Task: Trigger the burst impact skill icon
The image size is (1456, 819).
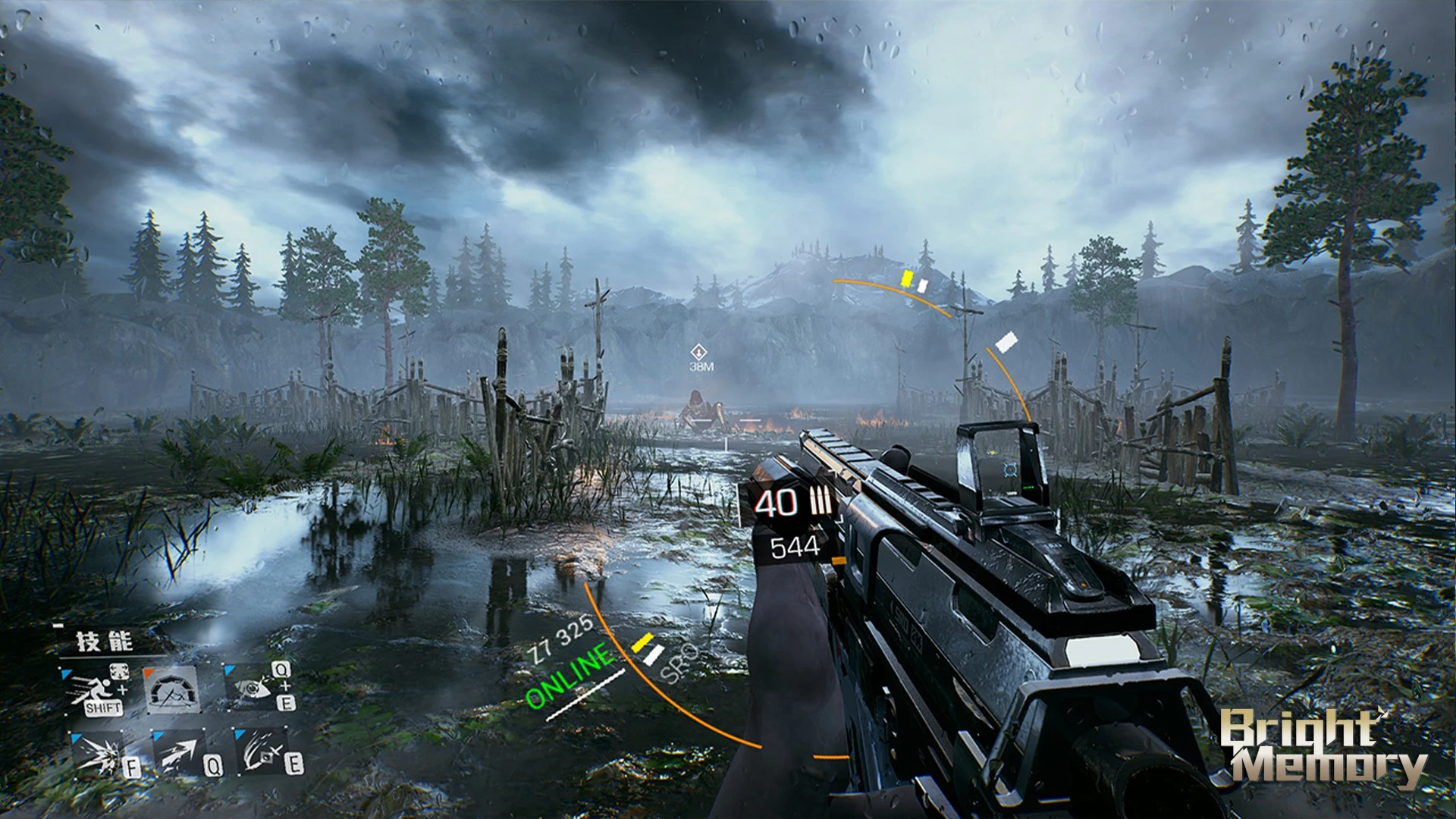Action: pyautogui.click(x=100, y=754)
